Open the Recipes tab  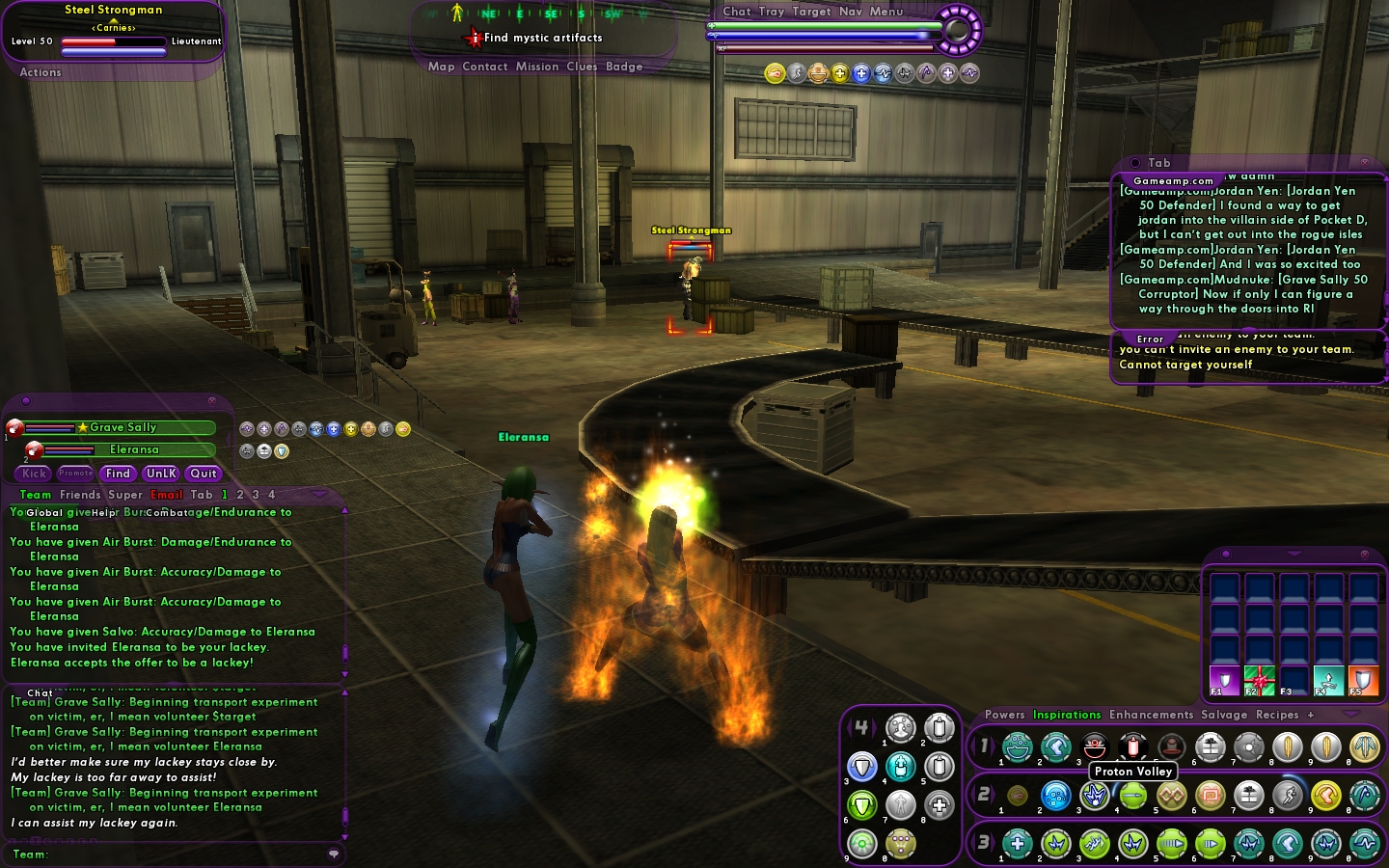[x=1277, y=715]
